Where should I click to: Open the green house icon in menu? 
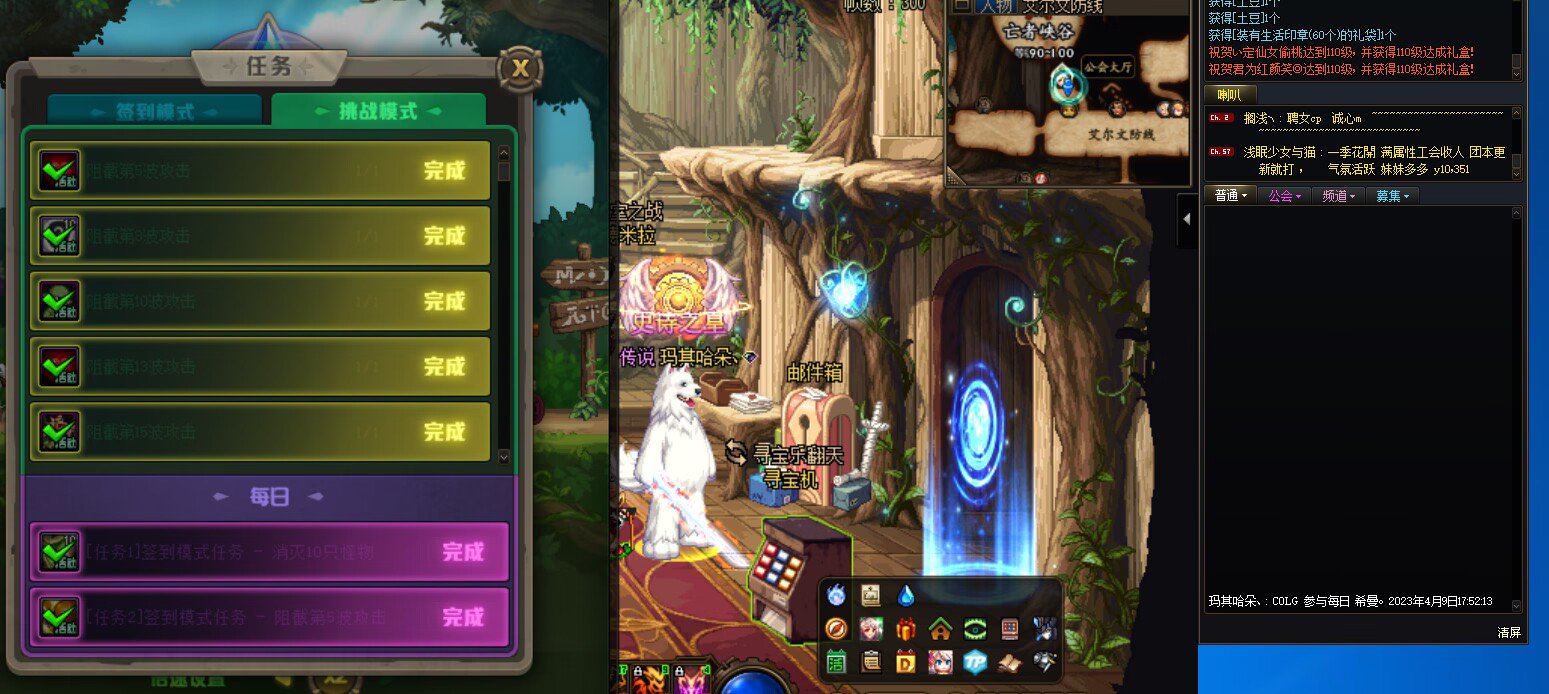pyautogui.click(x=940, y=629)
